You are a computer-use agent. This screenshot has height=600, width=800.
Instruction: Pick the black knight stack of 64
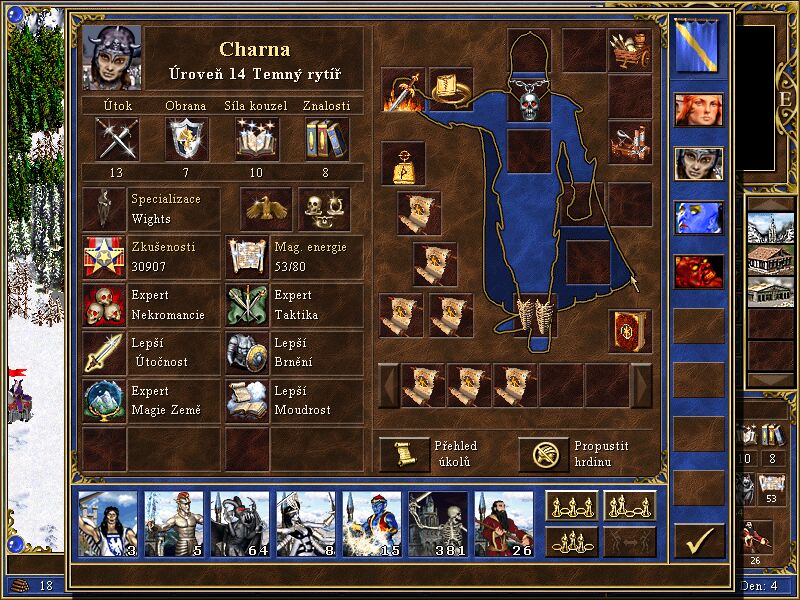pos(240,524)
